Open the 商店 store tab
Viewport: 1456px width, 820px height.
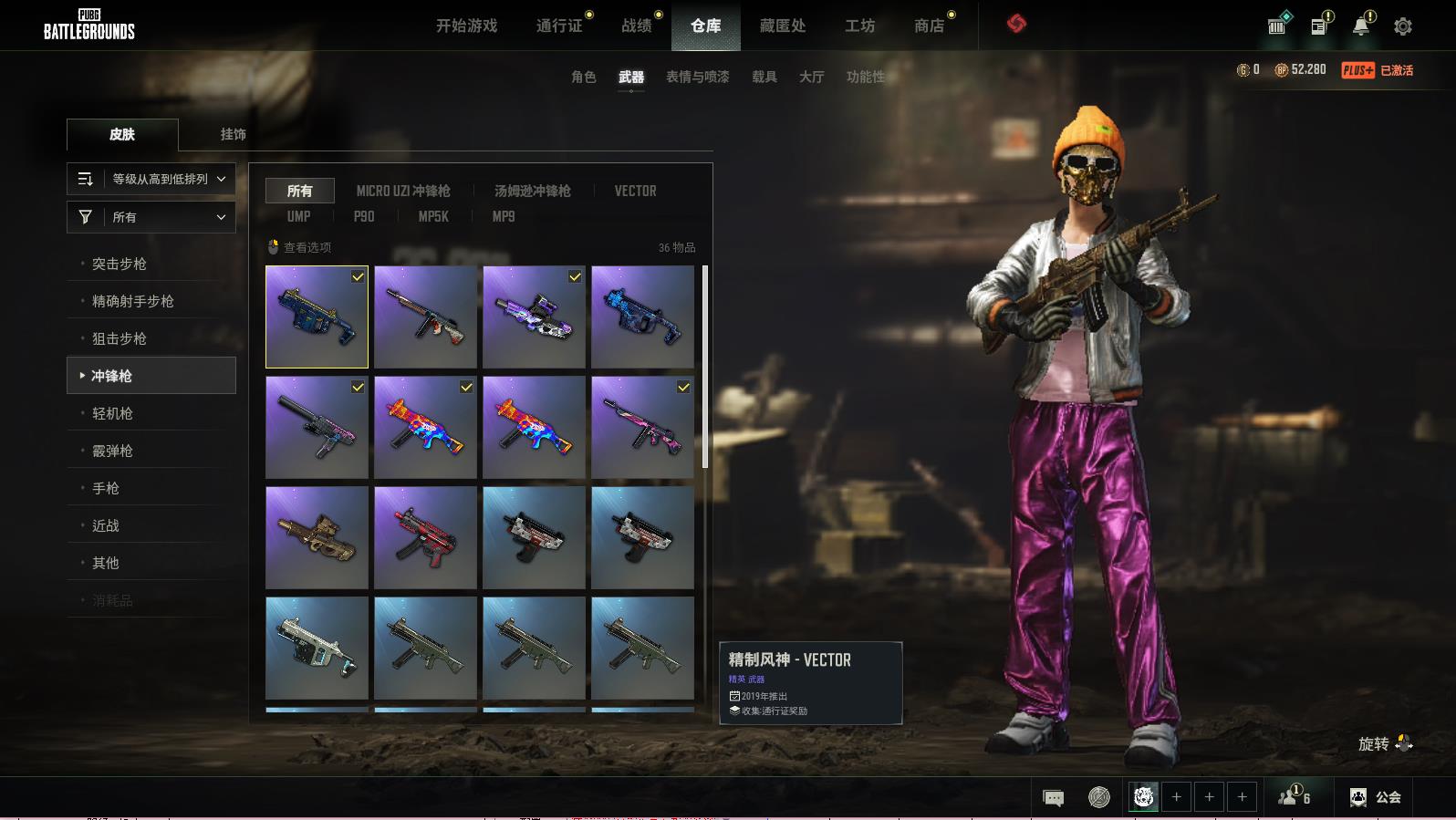(x=929, y=26)
